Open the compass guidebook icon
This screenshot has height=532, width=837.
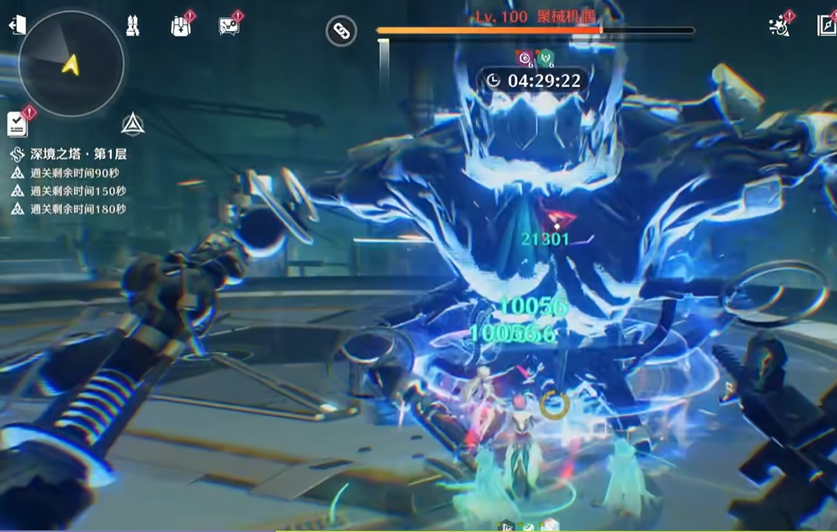point(827,25)
